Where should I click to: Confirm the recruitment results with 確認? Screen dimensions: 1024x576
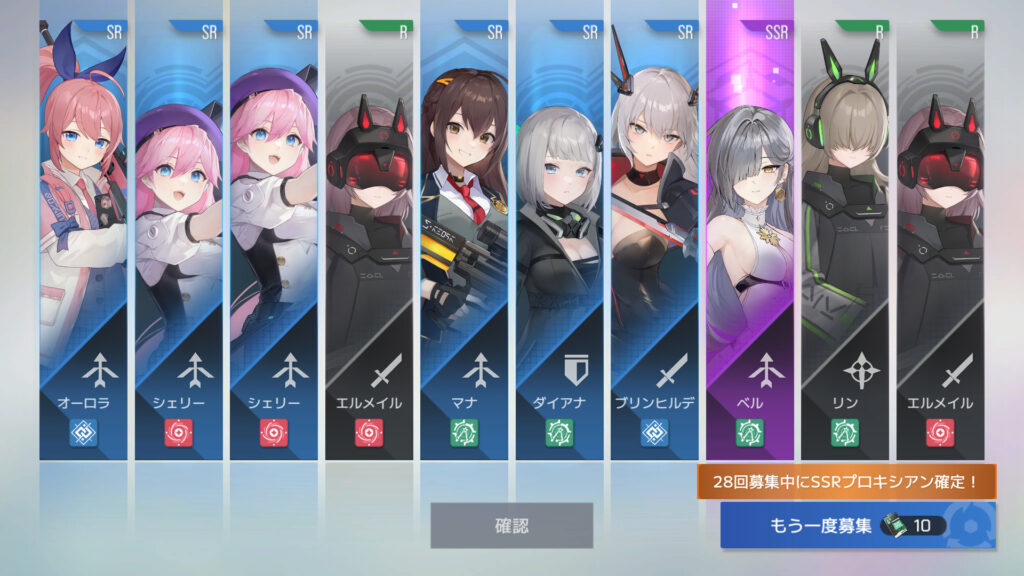pyautogui.click(x=511, y=525)
